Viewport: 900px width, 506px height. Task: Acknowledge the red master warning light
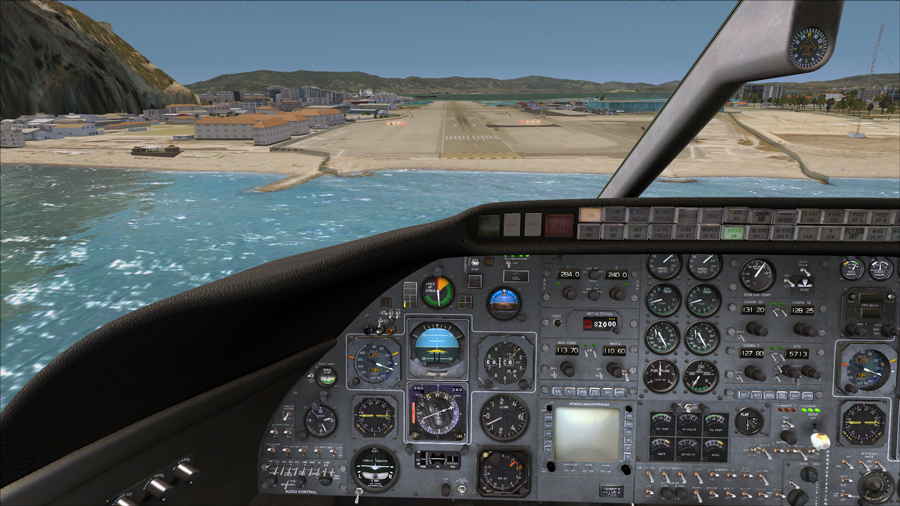pos(559,225)
